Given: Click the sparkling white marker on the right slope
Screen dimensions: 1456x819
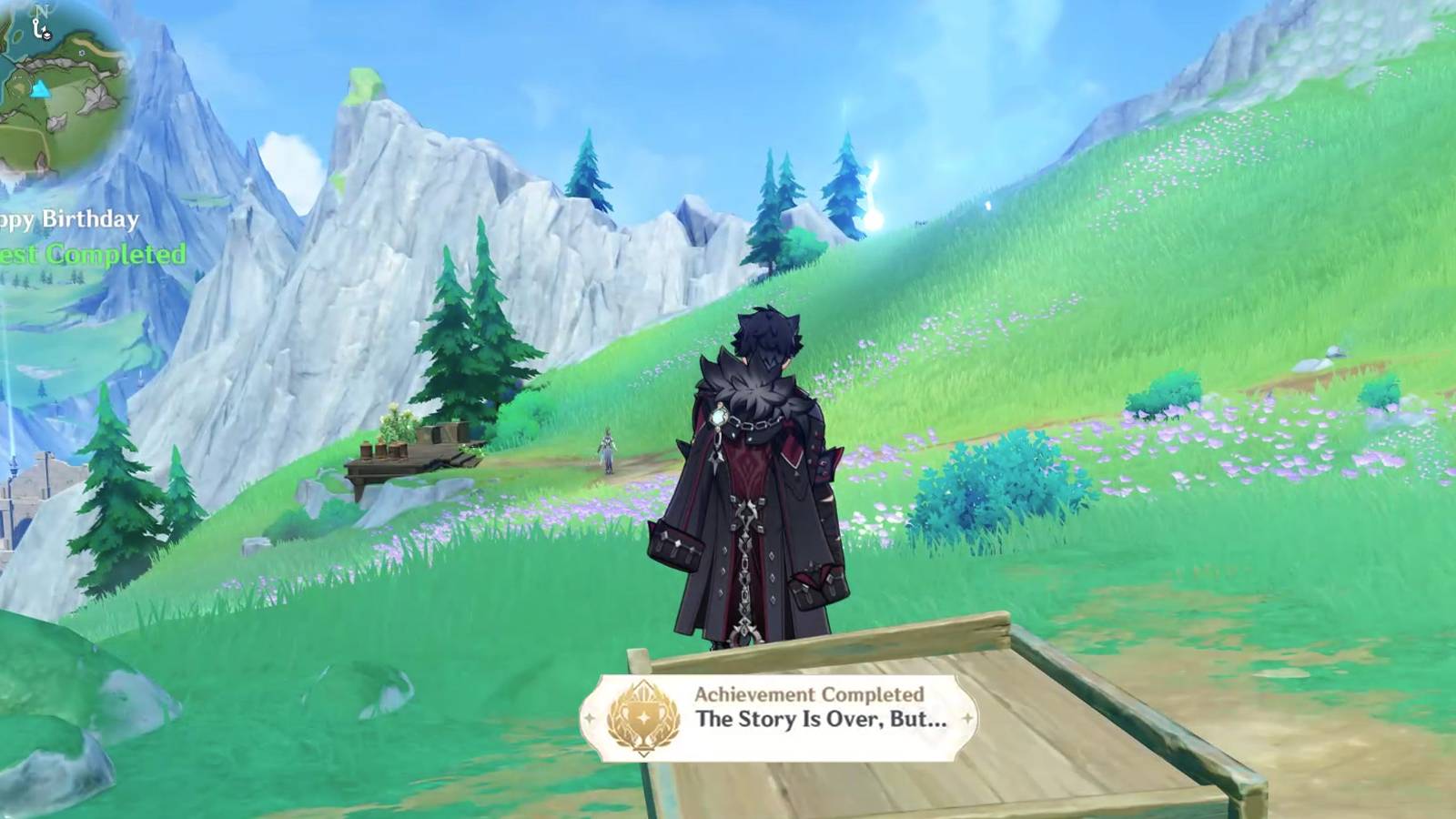Looking at the screenshot, I should [x=987, y=207].
